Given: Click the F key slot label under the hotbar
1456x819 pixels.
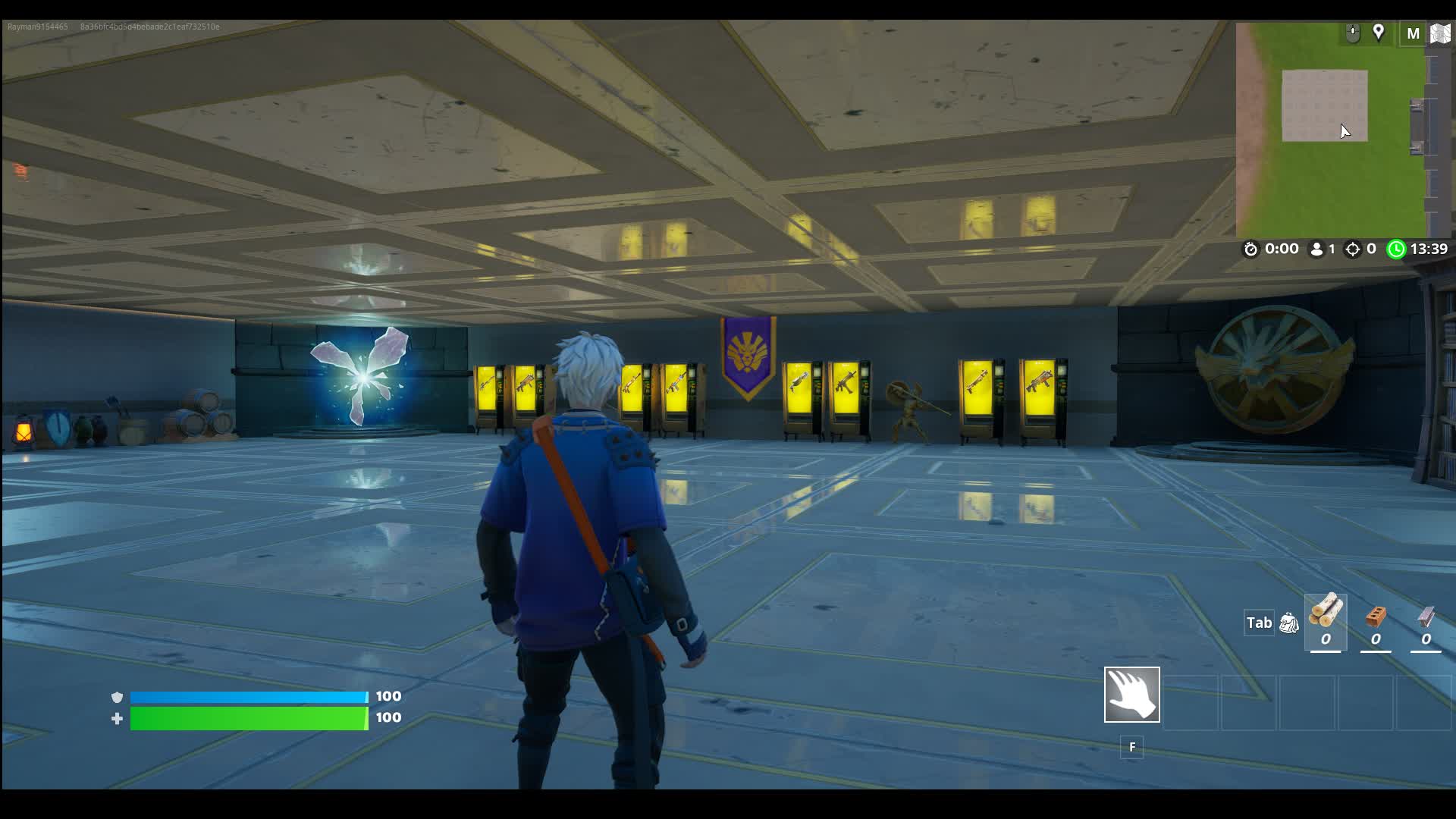Looking at the screenshot, I should pyautogui.click(x=1131, y=748).
